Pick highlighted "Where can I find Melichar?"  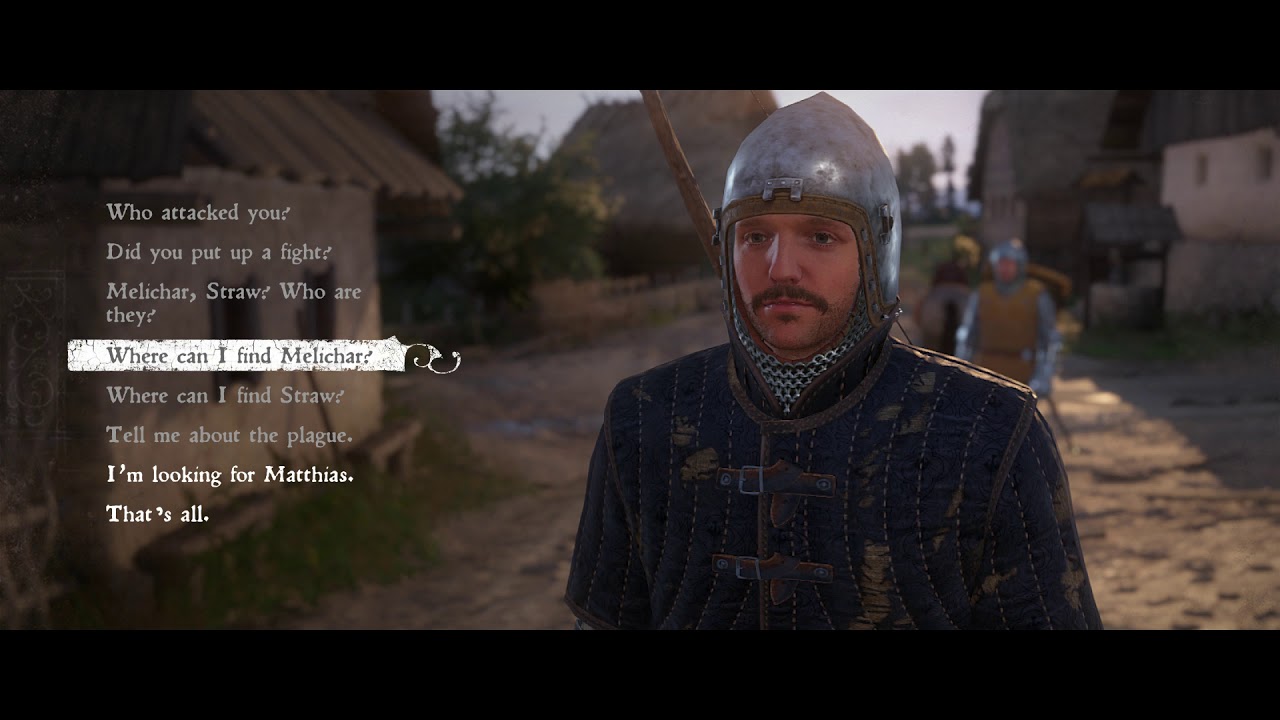tap(239, 356)
